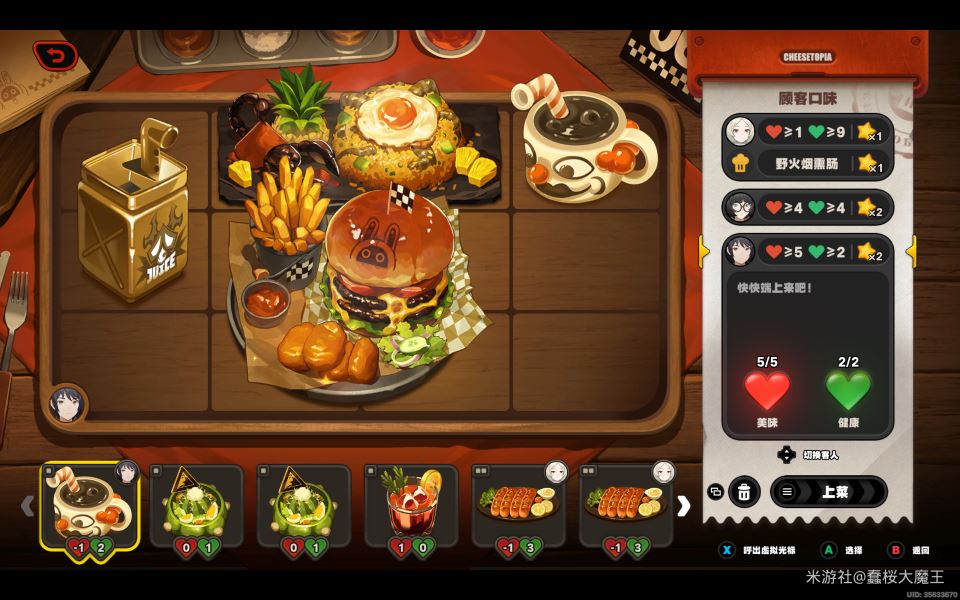Select the 野火烟熏肠 requested dish entry
The image size is (960, 600).
click(807, 163)
